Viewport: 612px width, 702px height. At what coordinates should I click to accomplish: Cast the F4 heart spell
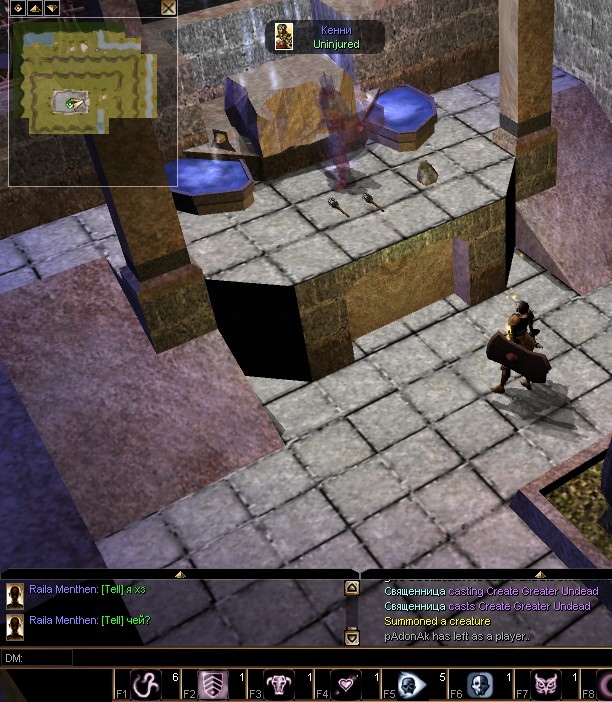pos(346,685)
